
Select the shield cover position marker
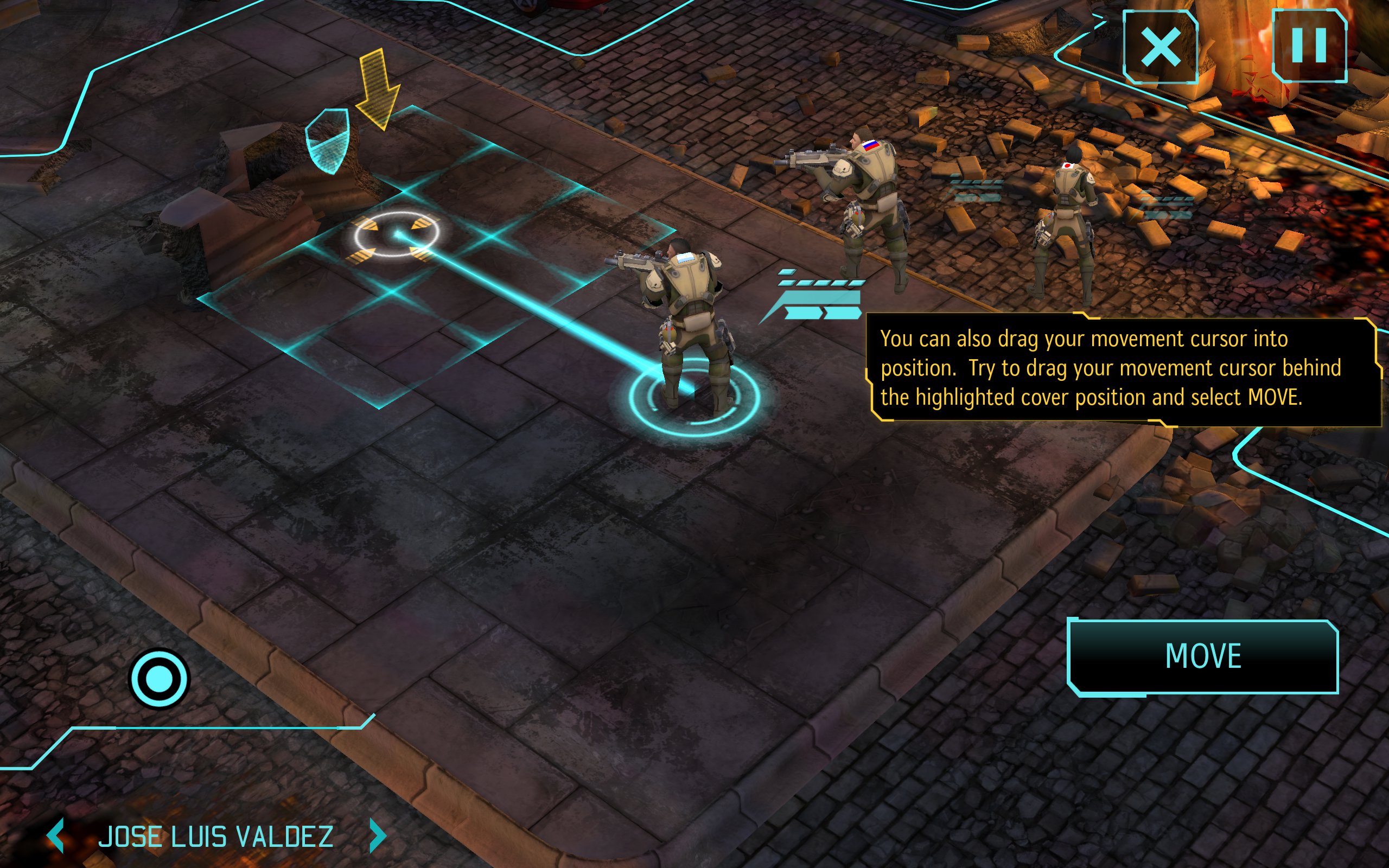327,141
